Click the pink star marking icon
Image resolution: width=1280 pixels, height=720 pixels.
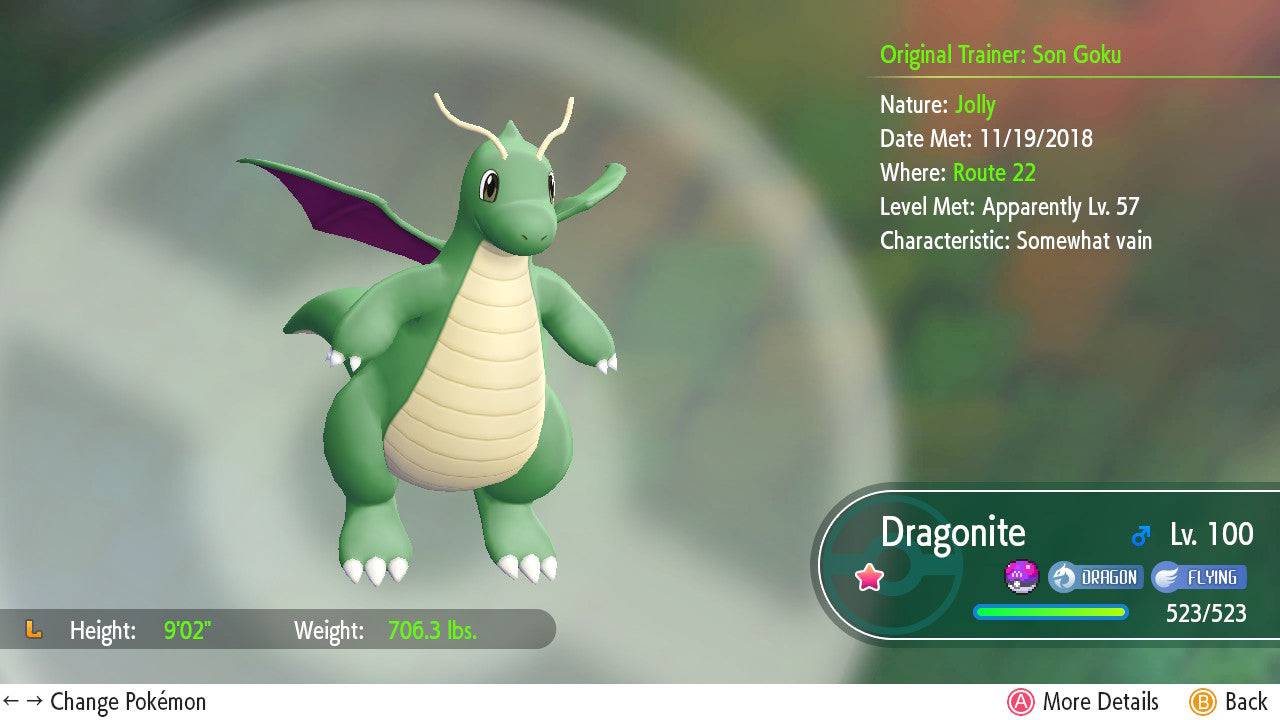(869, 577)
